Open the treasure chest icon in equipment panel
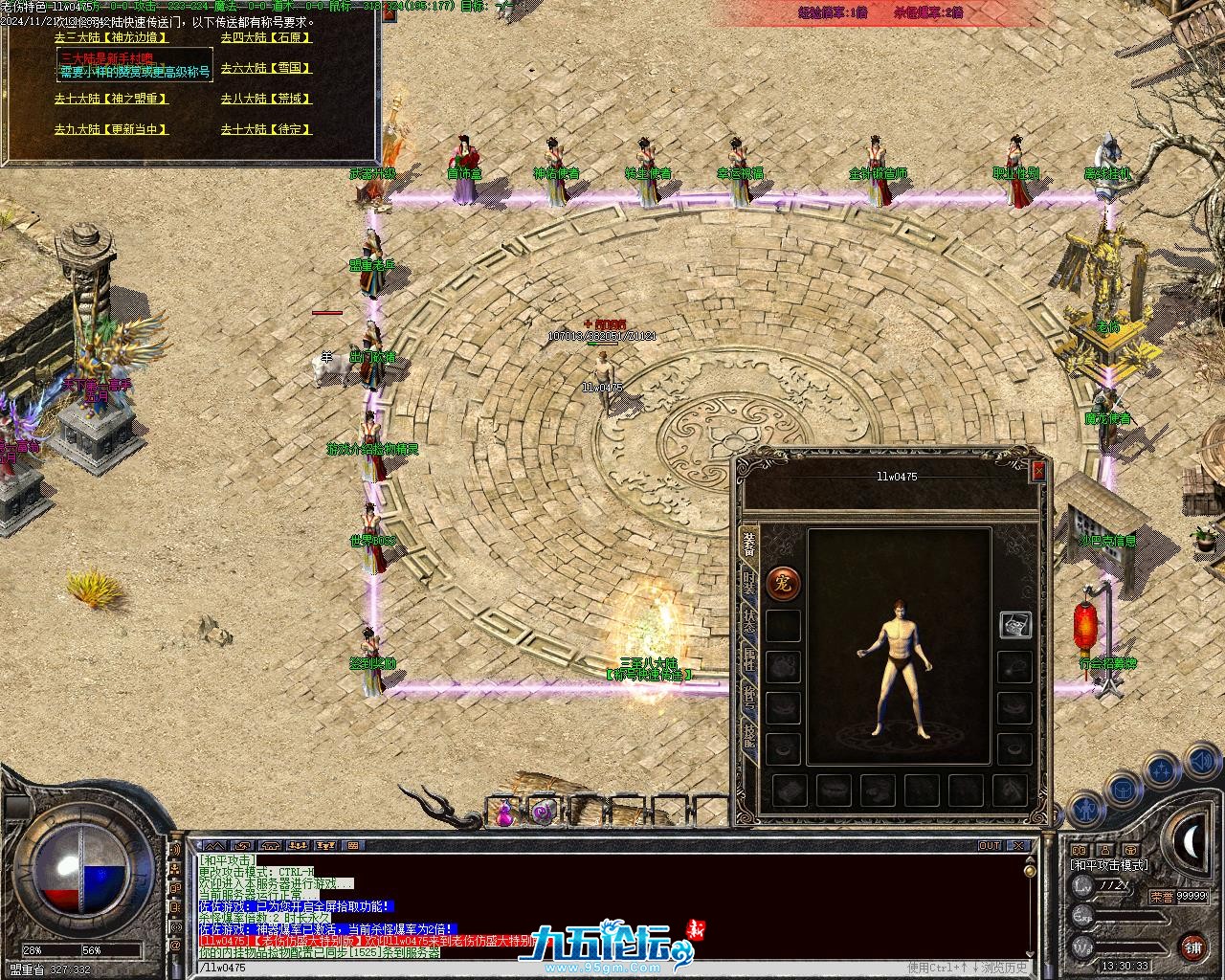The image size is (1225, 980). (x=1014, y=624)
